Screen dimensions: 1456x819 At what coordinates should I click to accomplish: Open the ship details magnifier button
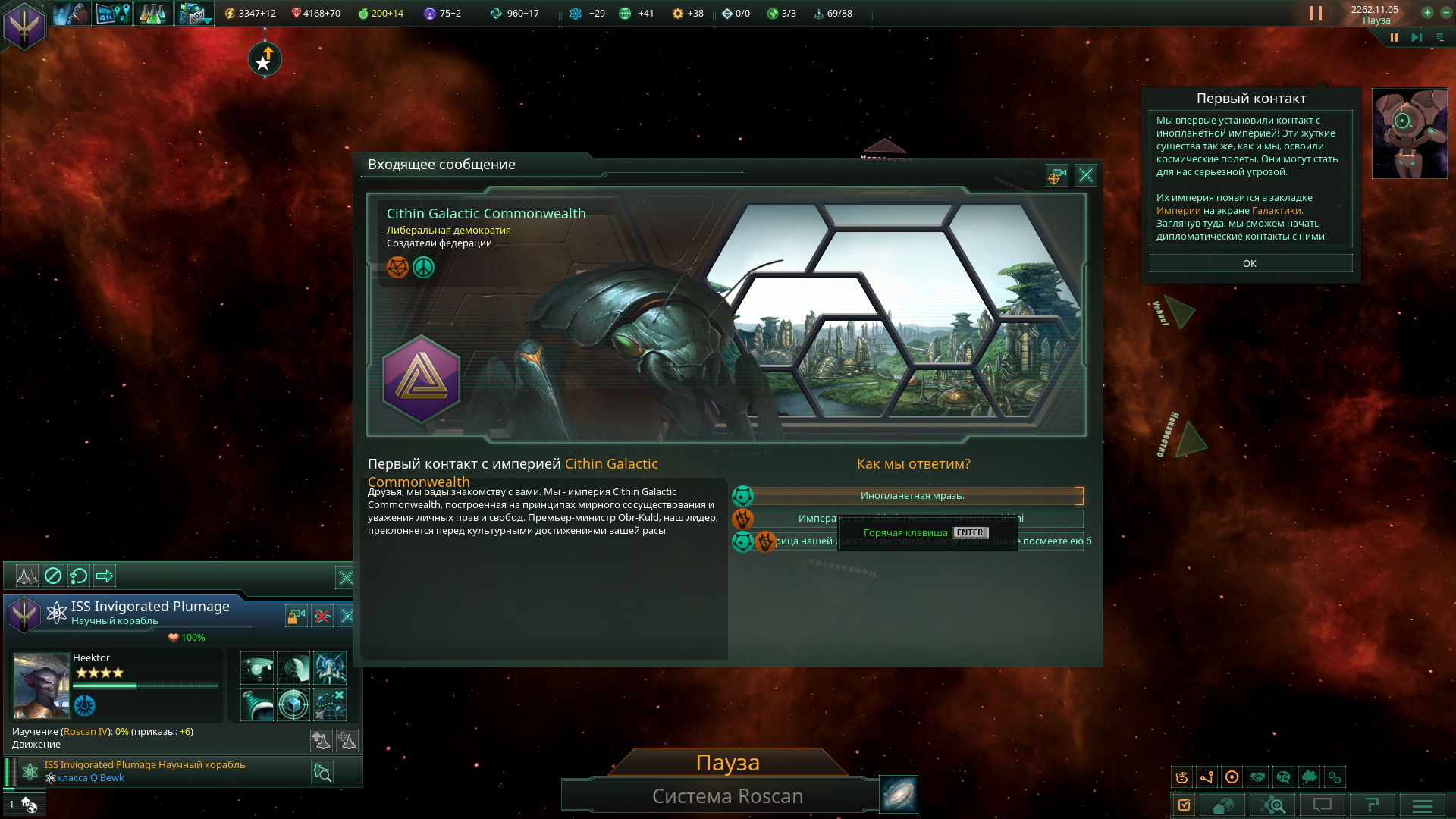(x=322, y=772)
